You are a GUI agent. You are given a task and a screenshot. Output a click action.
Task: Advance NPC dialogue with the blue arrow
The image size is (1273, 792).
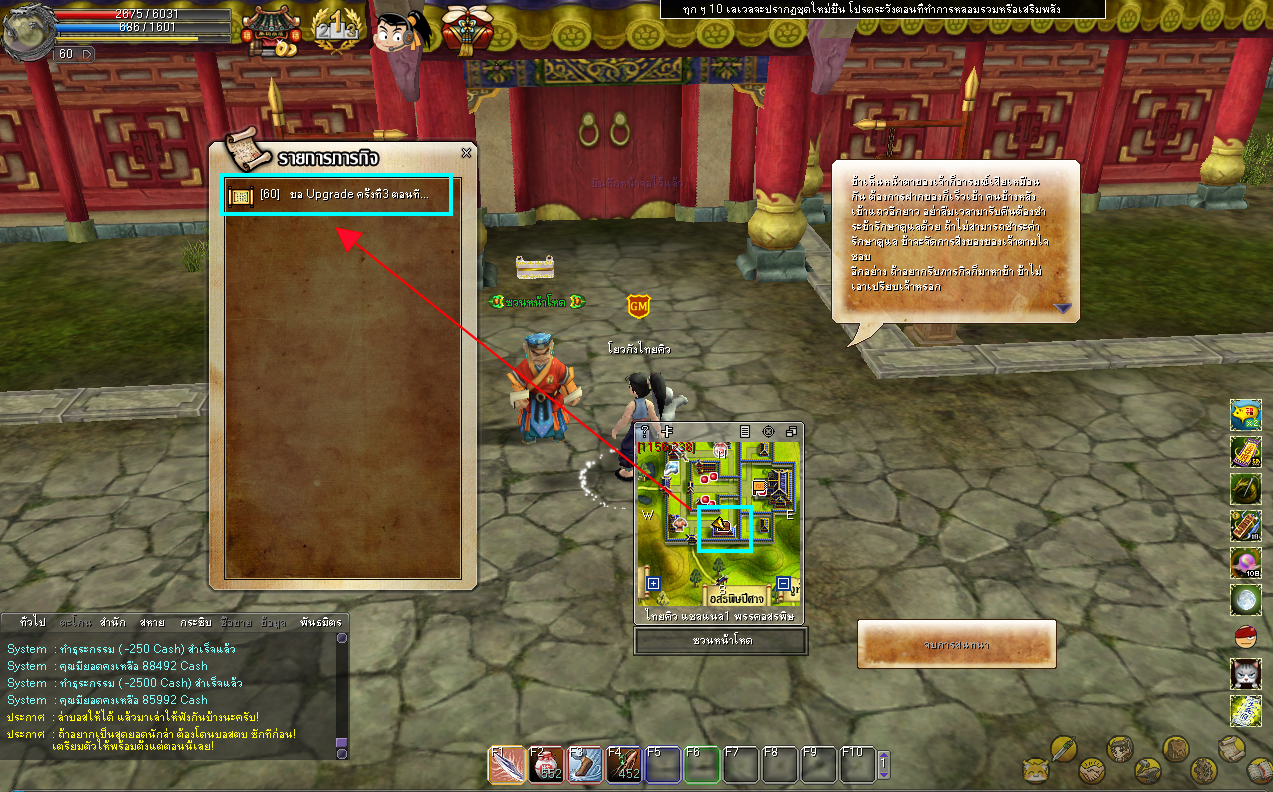click(x=1062, y=308)
